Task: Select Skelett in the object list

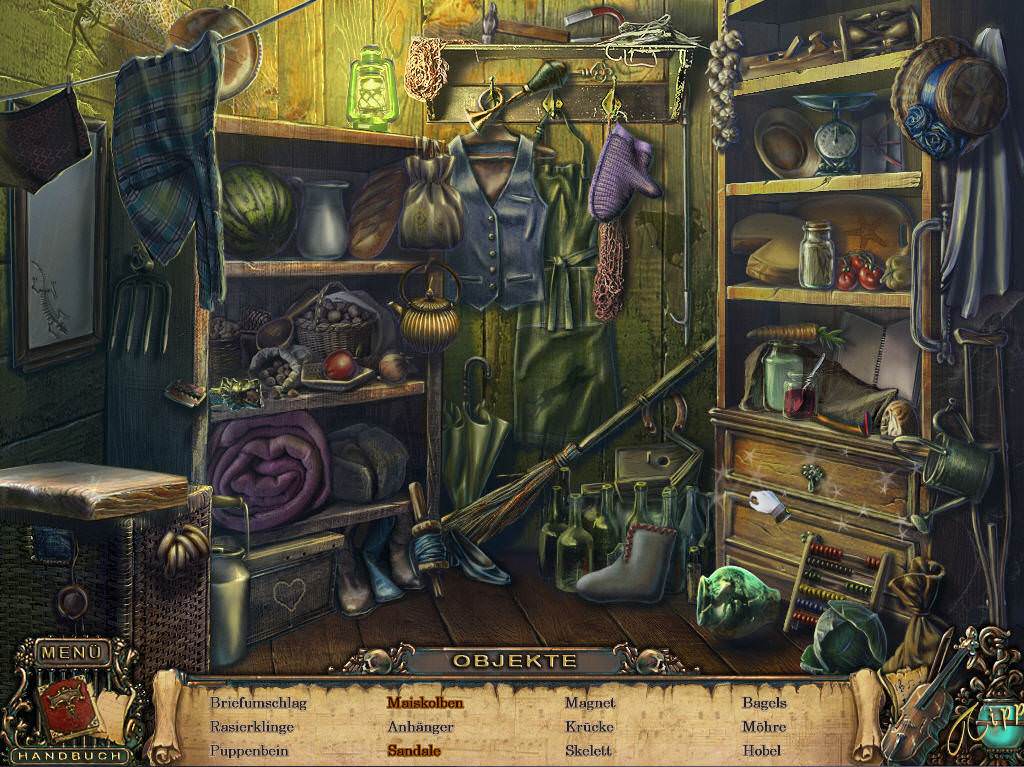Action: tap(589, 750)
